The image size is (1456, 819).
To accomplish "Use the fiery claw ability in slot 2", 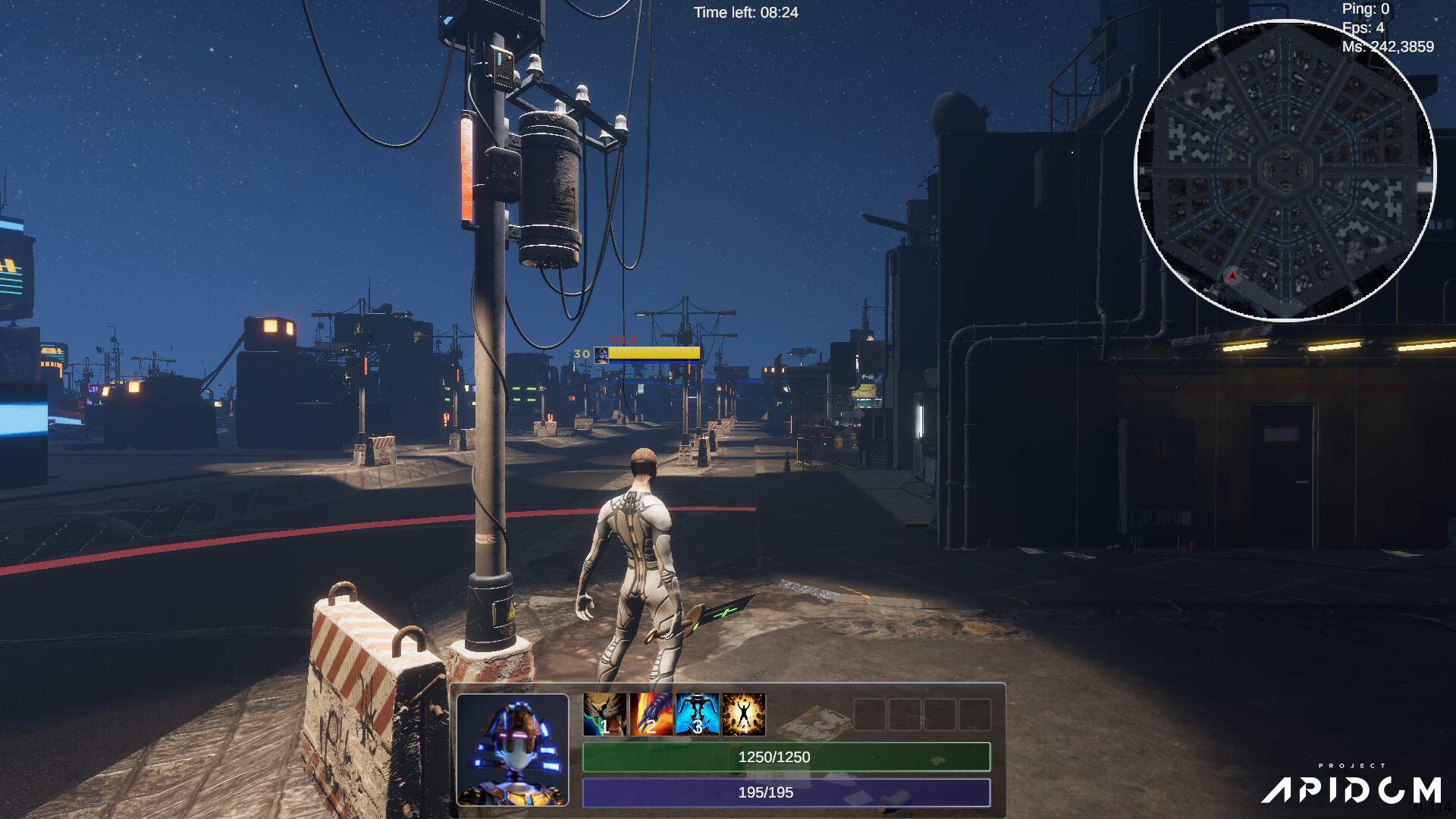I will (651, 714).
